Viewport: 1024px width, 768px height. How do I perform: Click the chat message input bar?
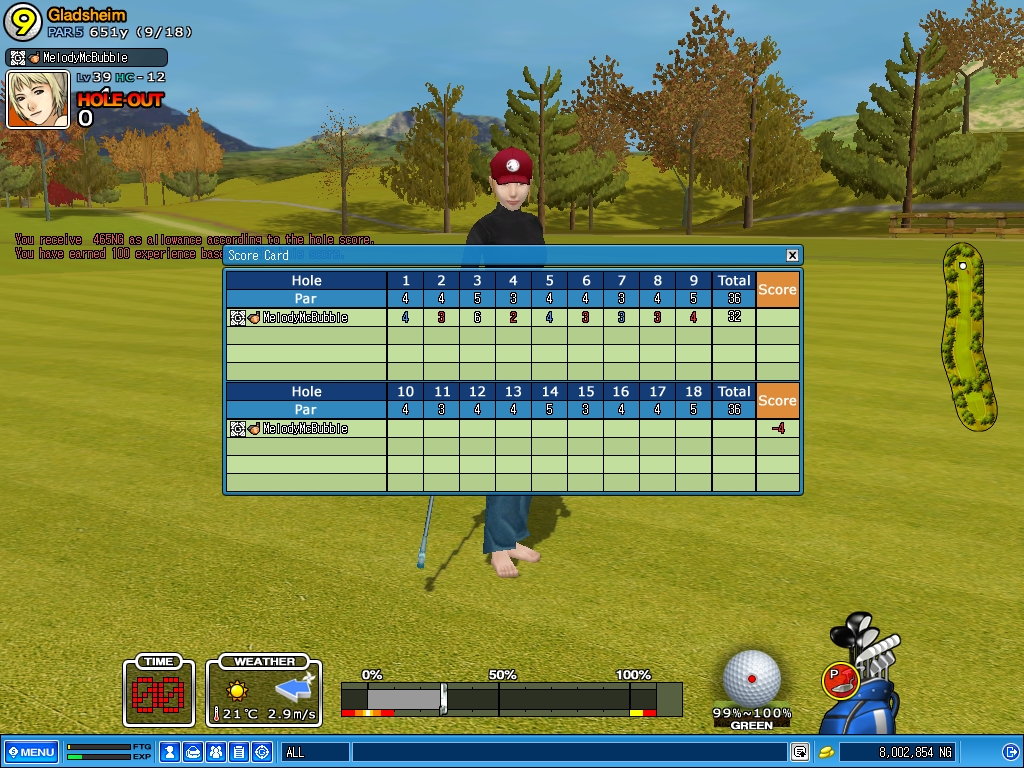[568, 752]
